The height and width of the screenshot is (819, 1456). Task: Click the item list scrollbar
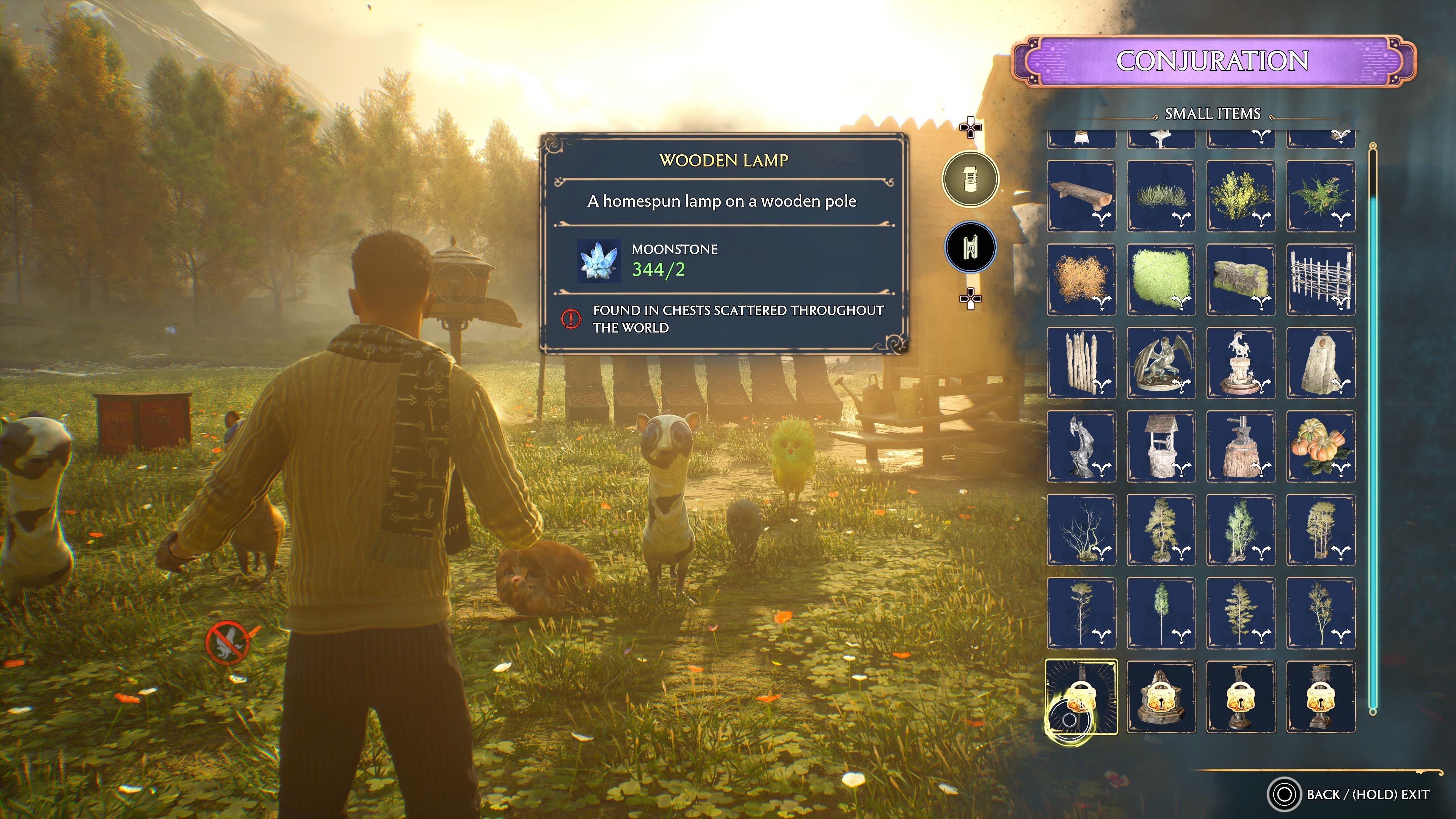(x=1372, y=430)
